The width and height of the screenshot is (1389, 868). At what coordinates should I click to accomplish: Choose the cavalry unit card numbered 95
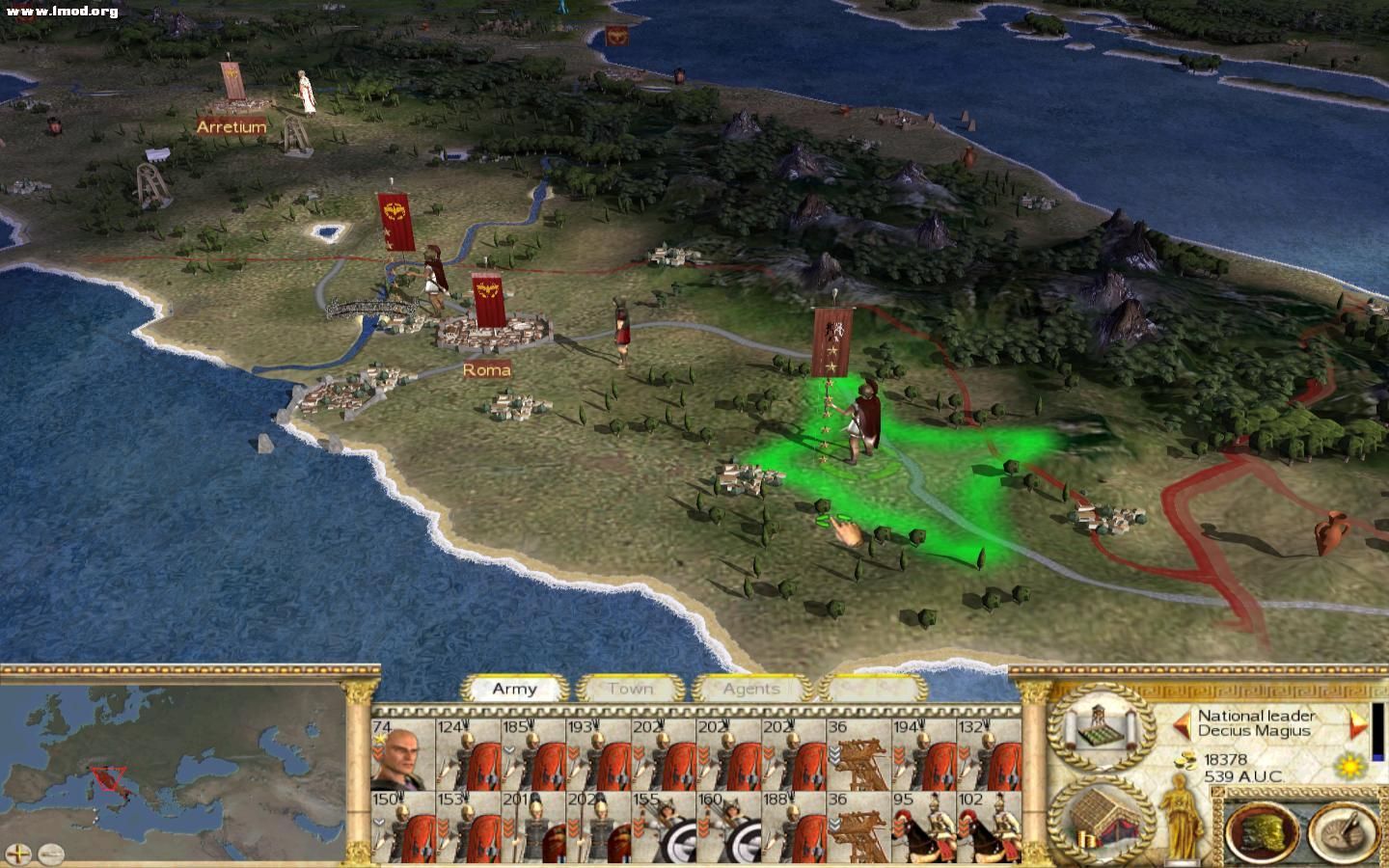coord(923,827)
